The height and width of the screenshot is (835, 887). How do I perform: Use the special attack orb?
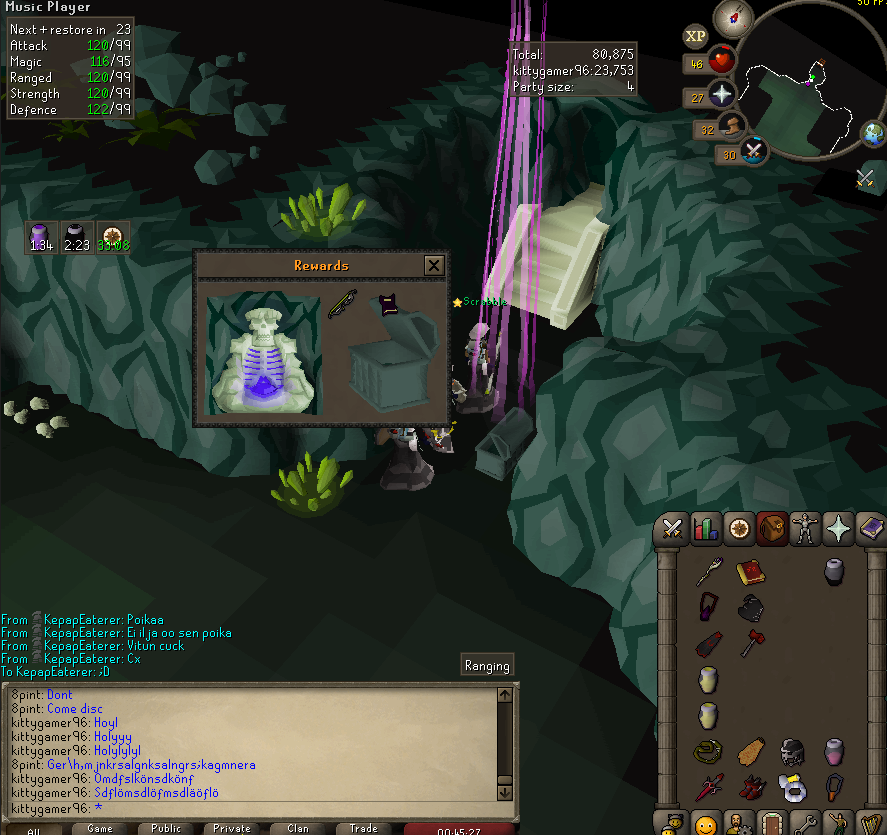pos(754,151)
